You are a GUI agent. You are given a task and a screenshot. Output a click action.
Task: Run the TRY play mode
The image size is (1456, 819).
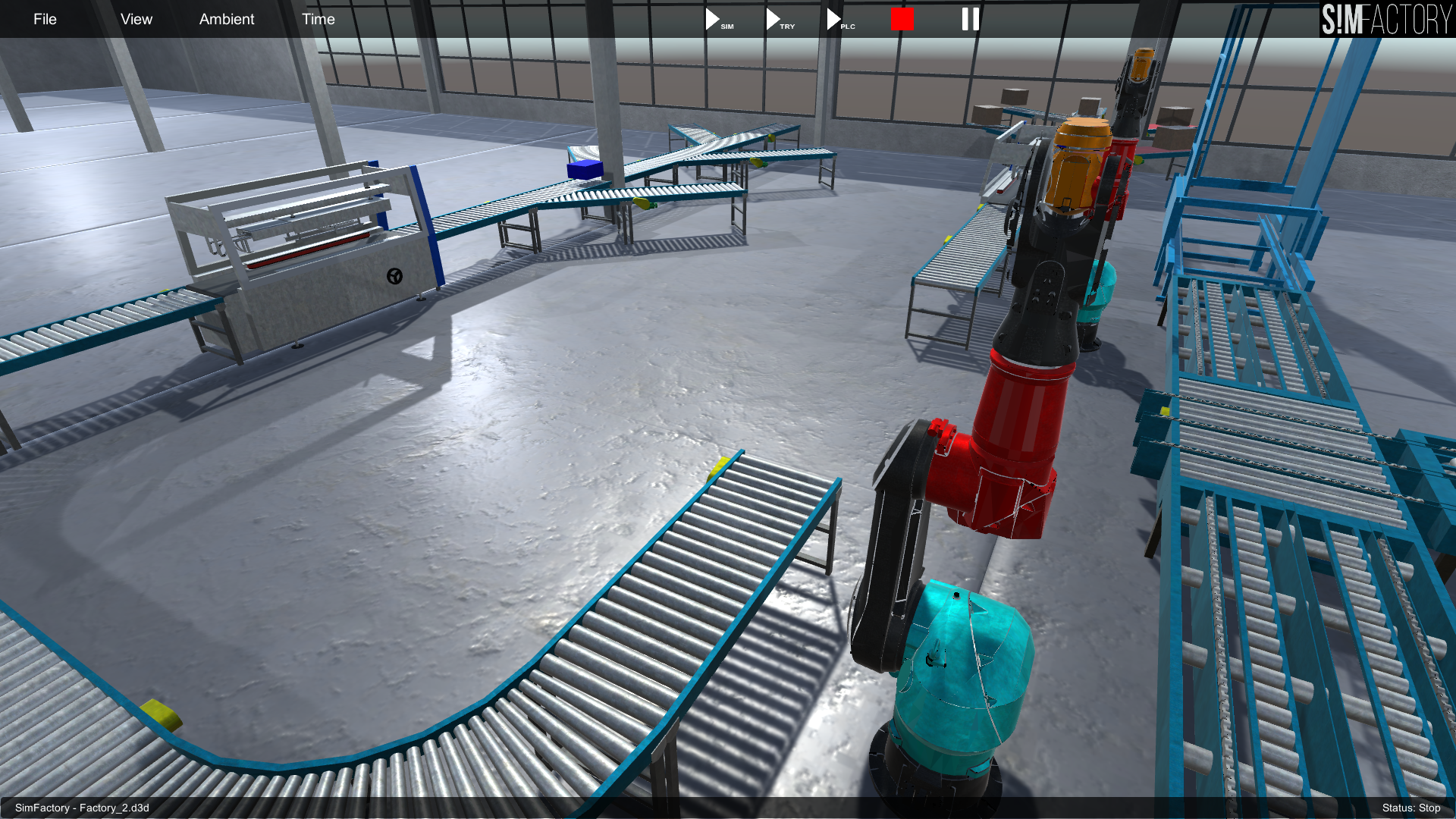coord(775,19)
